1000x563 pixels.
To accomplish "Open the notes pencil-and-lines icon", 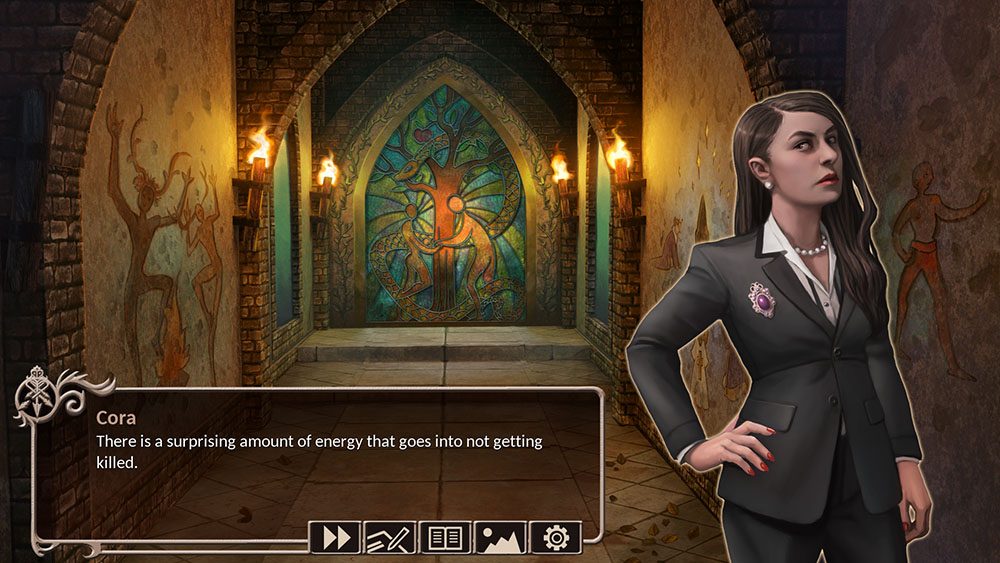I will click(x=390, y=538).
